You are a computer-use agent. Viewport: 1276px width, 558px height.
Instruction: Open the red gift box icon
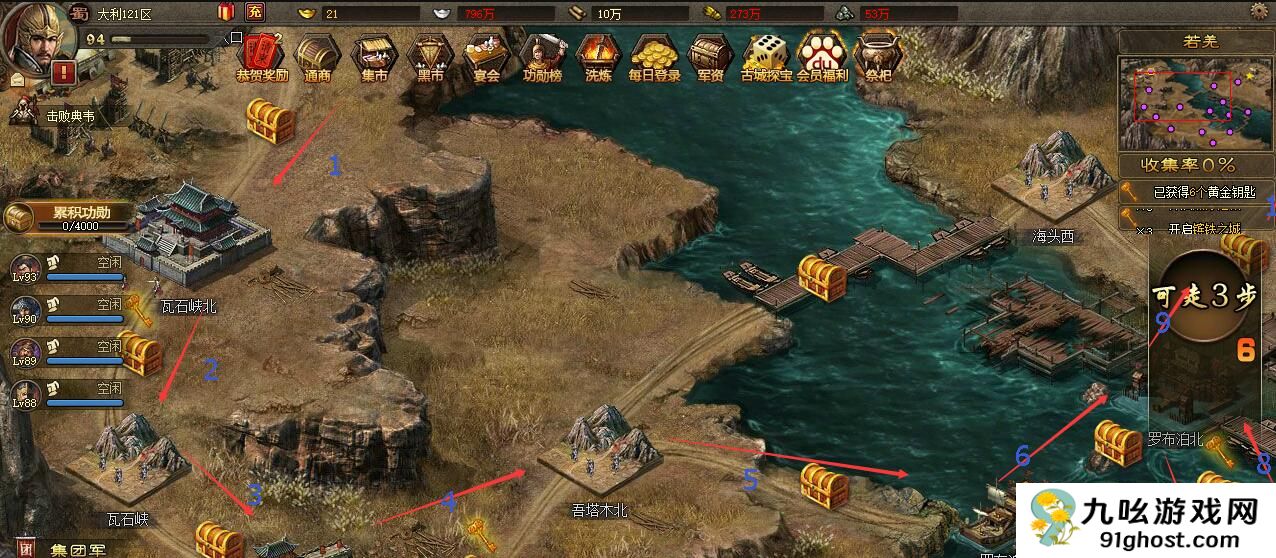coord(225,12)
